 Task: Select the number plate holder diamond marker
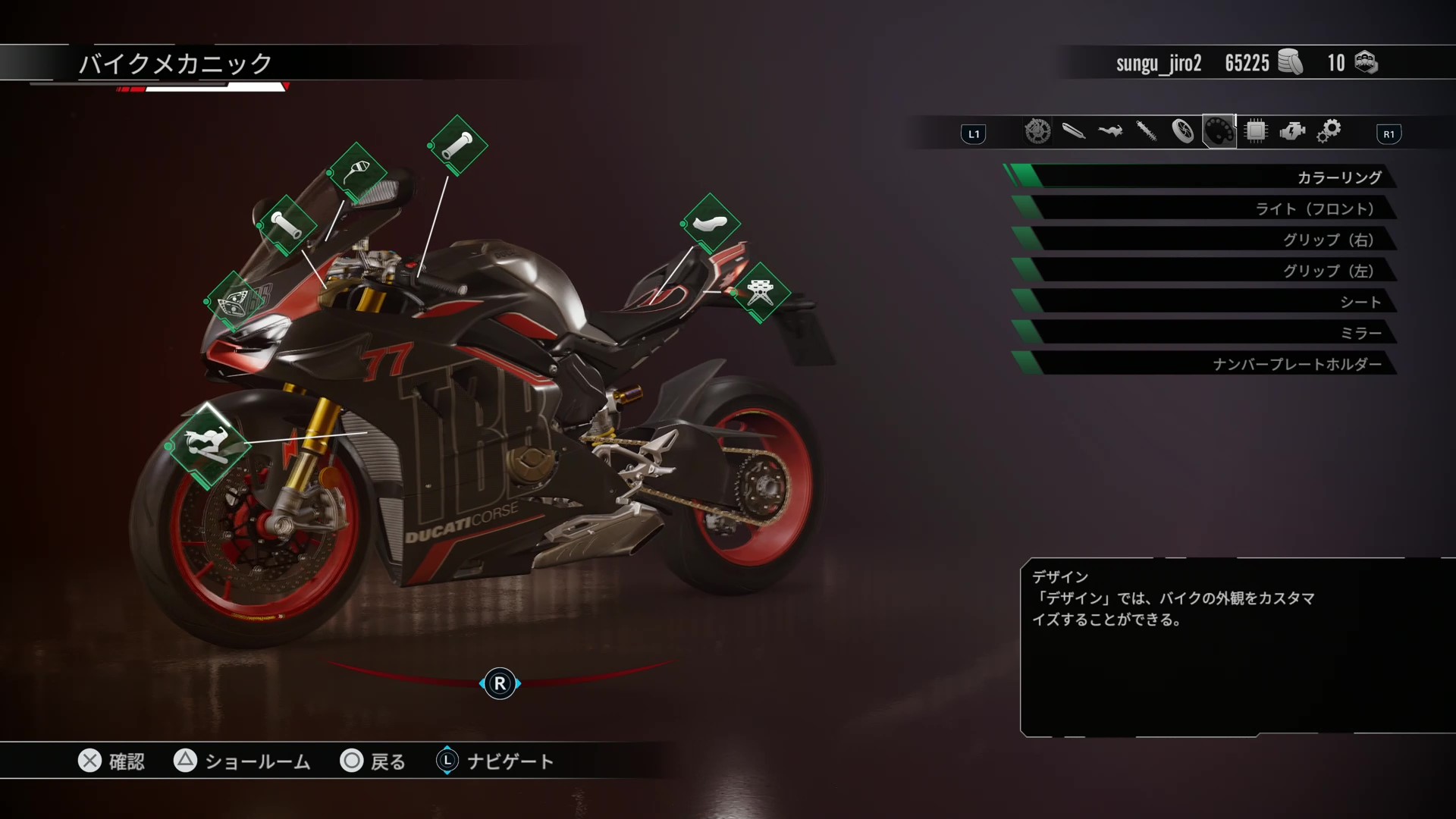click(x=760, y=293)
